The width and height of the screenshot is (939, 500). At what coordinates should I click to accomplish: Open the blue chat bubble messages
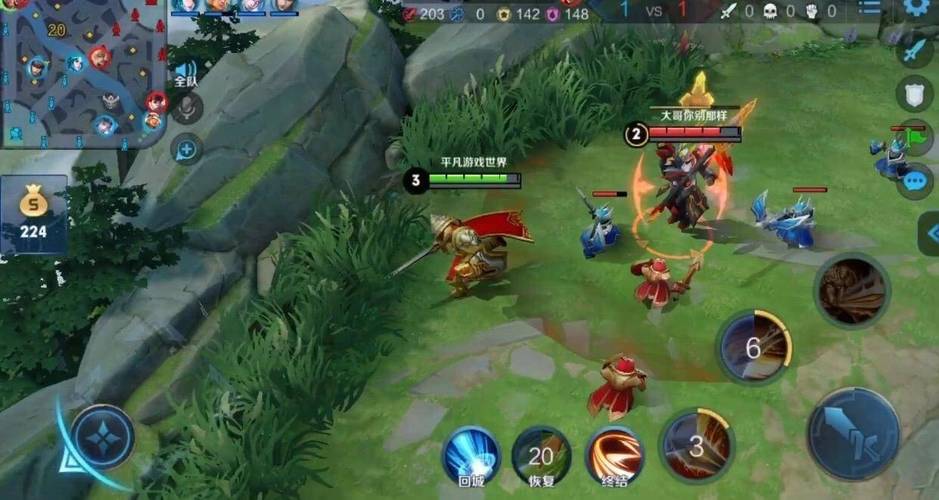(x=914, y=181)
